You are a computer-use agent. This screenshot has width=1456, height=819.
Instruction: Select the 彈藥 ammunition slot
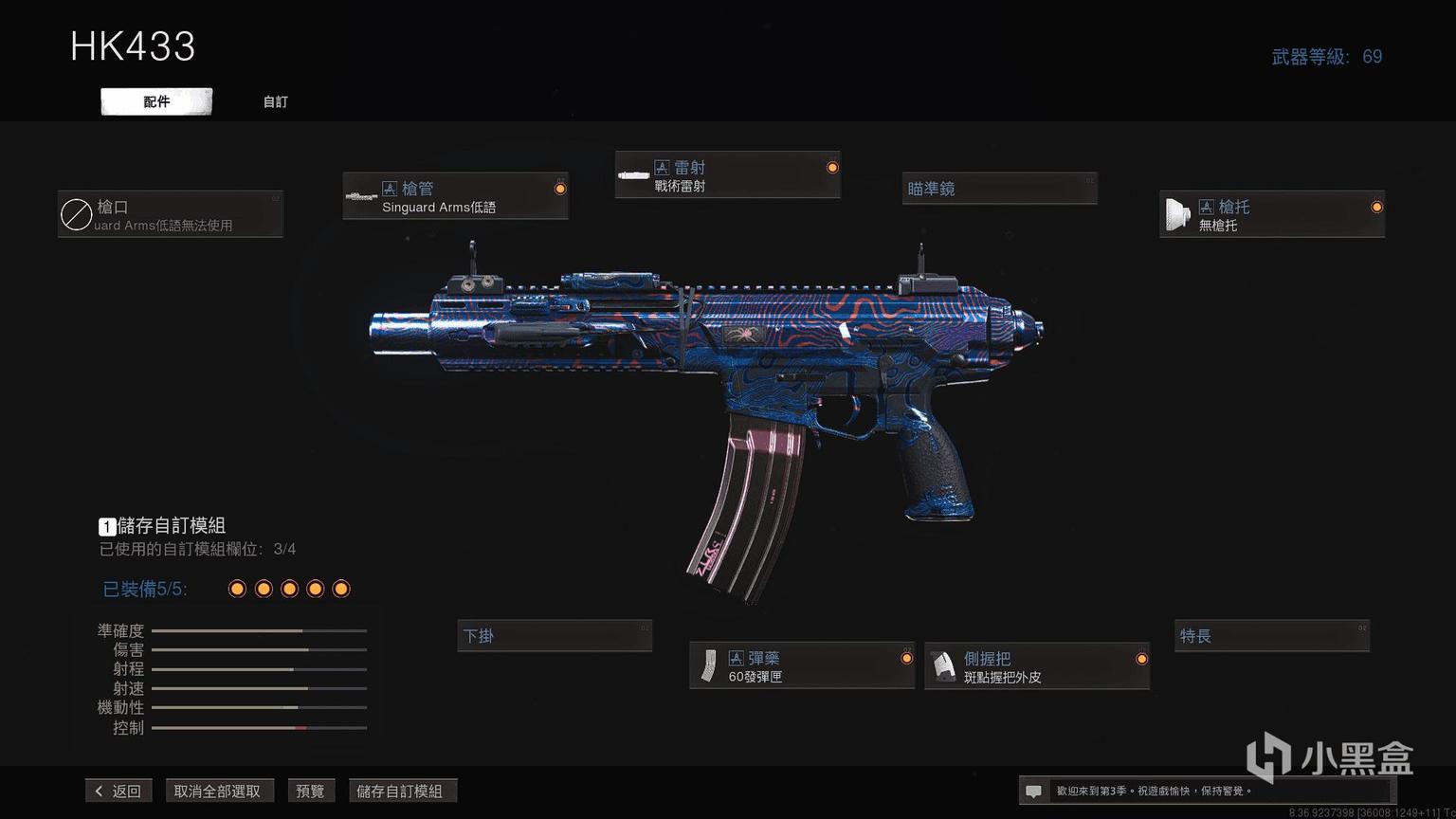click(802, 666)
